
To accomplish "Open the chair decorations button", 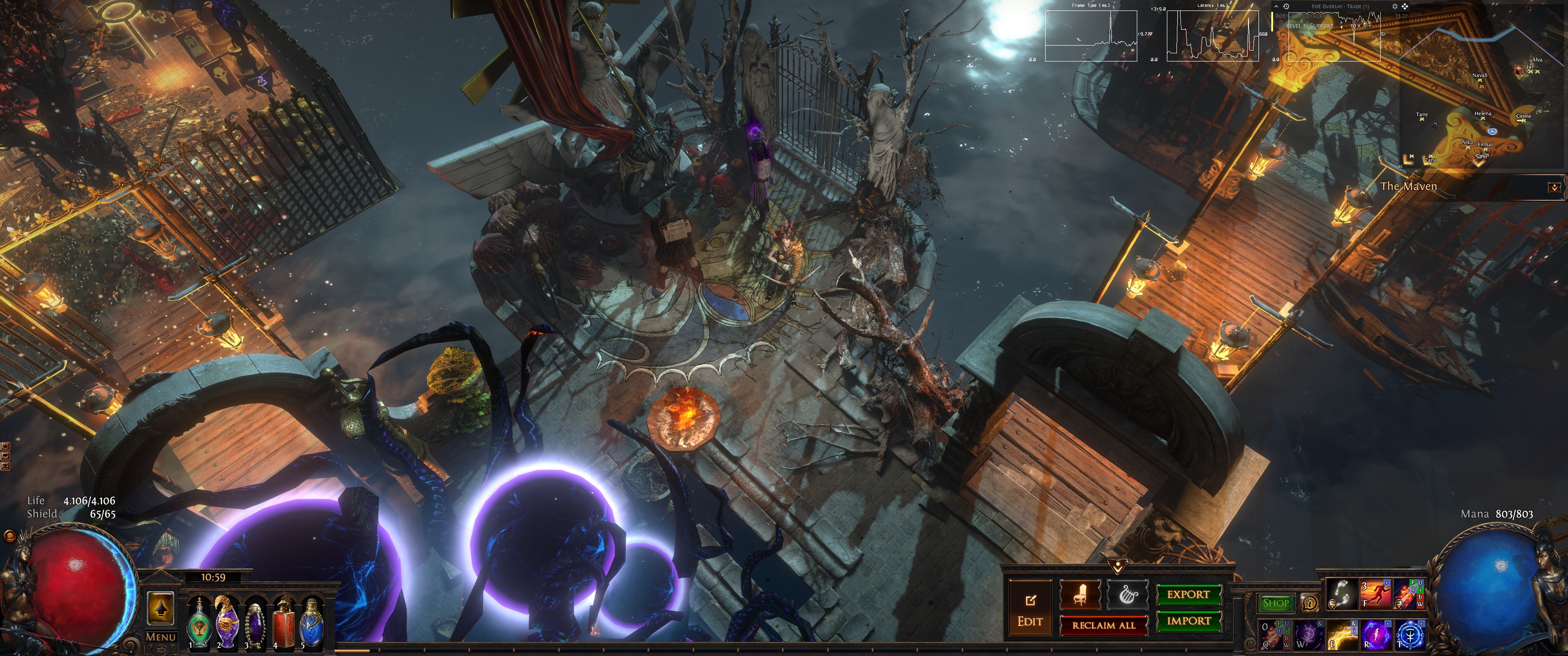I will click(x=1080, y=594).
